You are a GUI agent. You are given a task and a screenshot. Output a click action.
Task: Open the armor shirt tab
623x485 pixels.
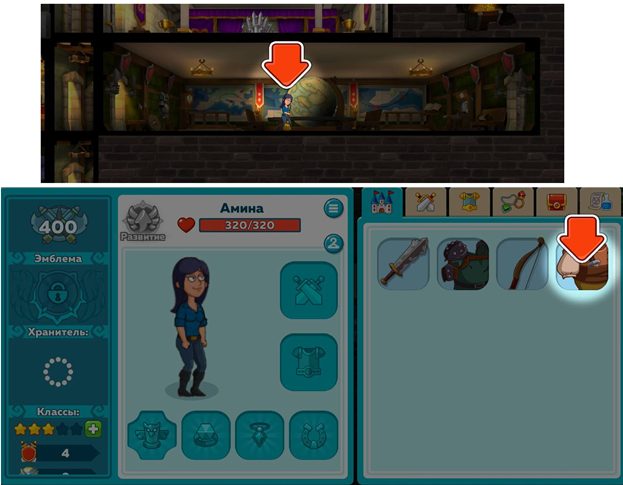coord(470,203)
